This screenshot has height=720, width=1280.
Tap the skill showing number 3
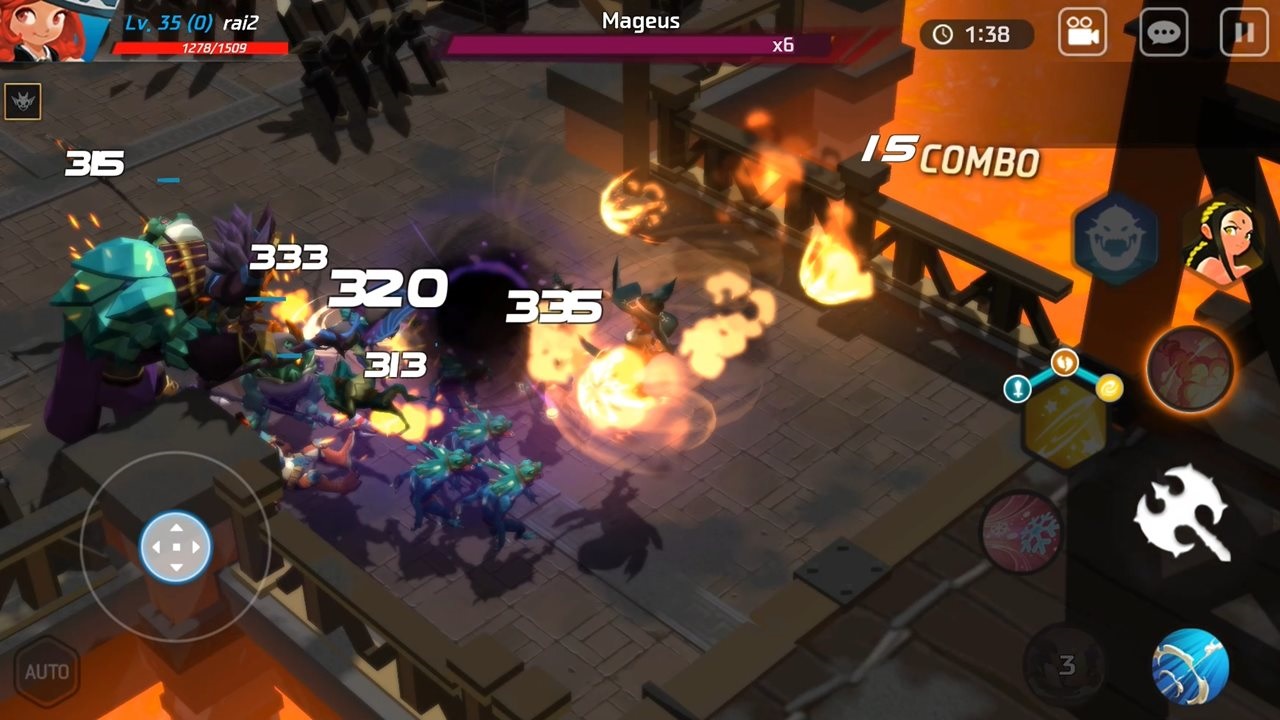tap(1065, 665)
